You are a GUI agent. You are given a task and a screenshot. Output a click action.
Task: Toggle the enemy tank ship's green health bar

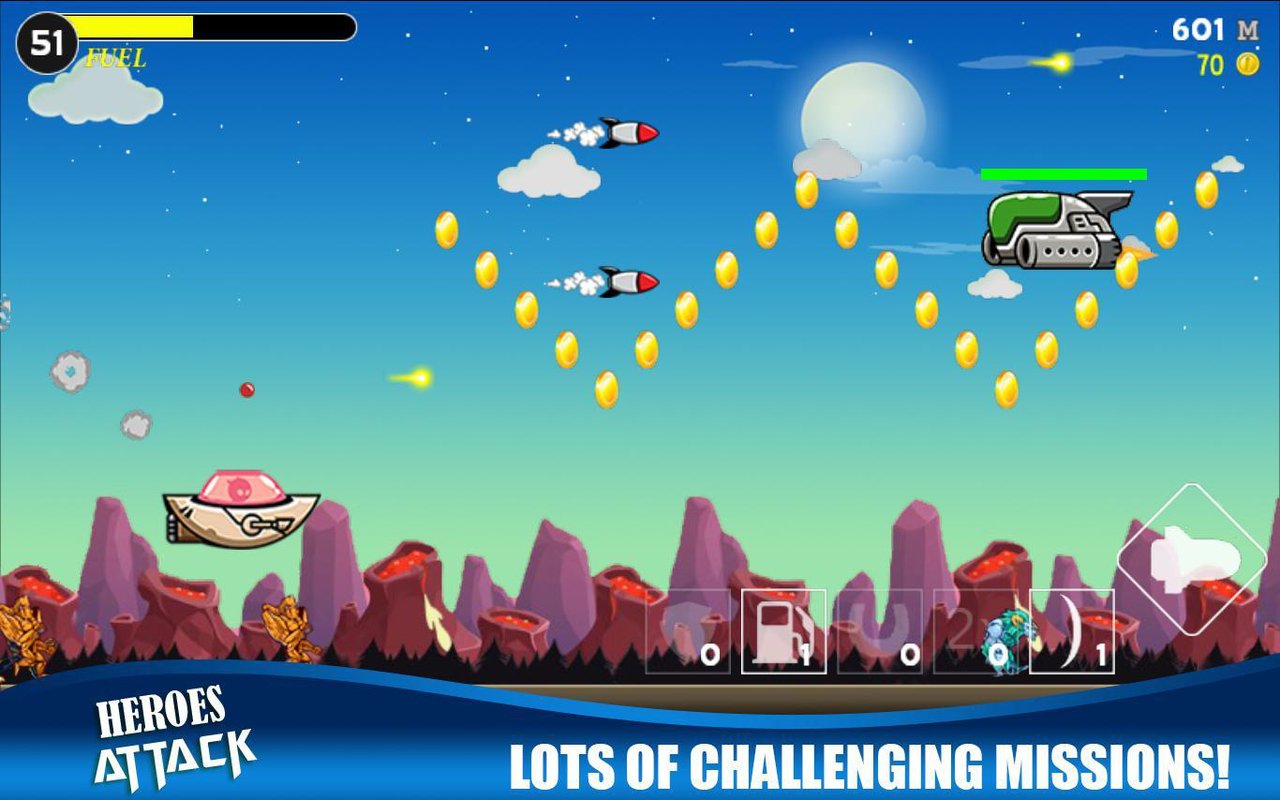point(1065,173)
